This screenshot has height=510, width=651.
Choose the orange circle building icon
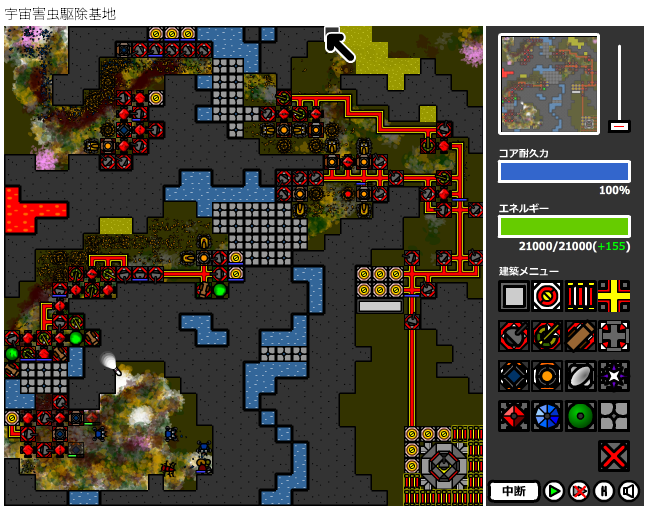tap(547, 376)
